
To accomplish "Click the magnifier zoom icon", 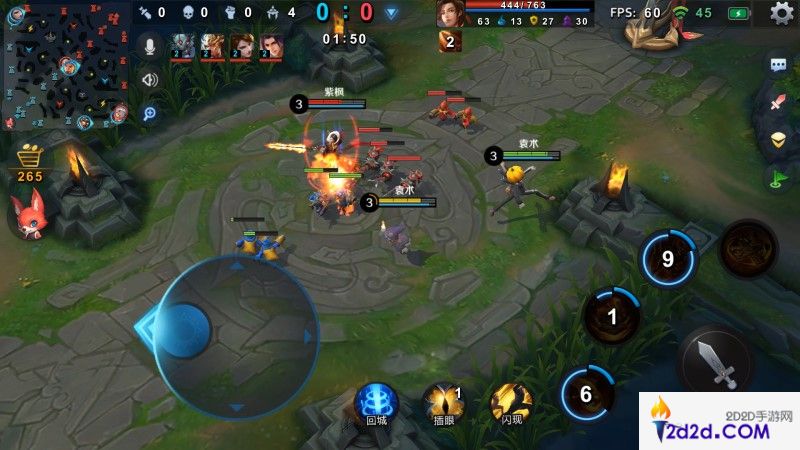I will tap(150, 113).
